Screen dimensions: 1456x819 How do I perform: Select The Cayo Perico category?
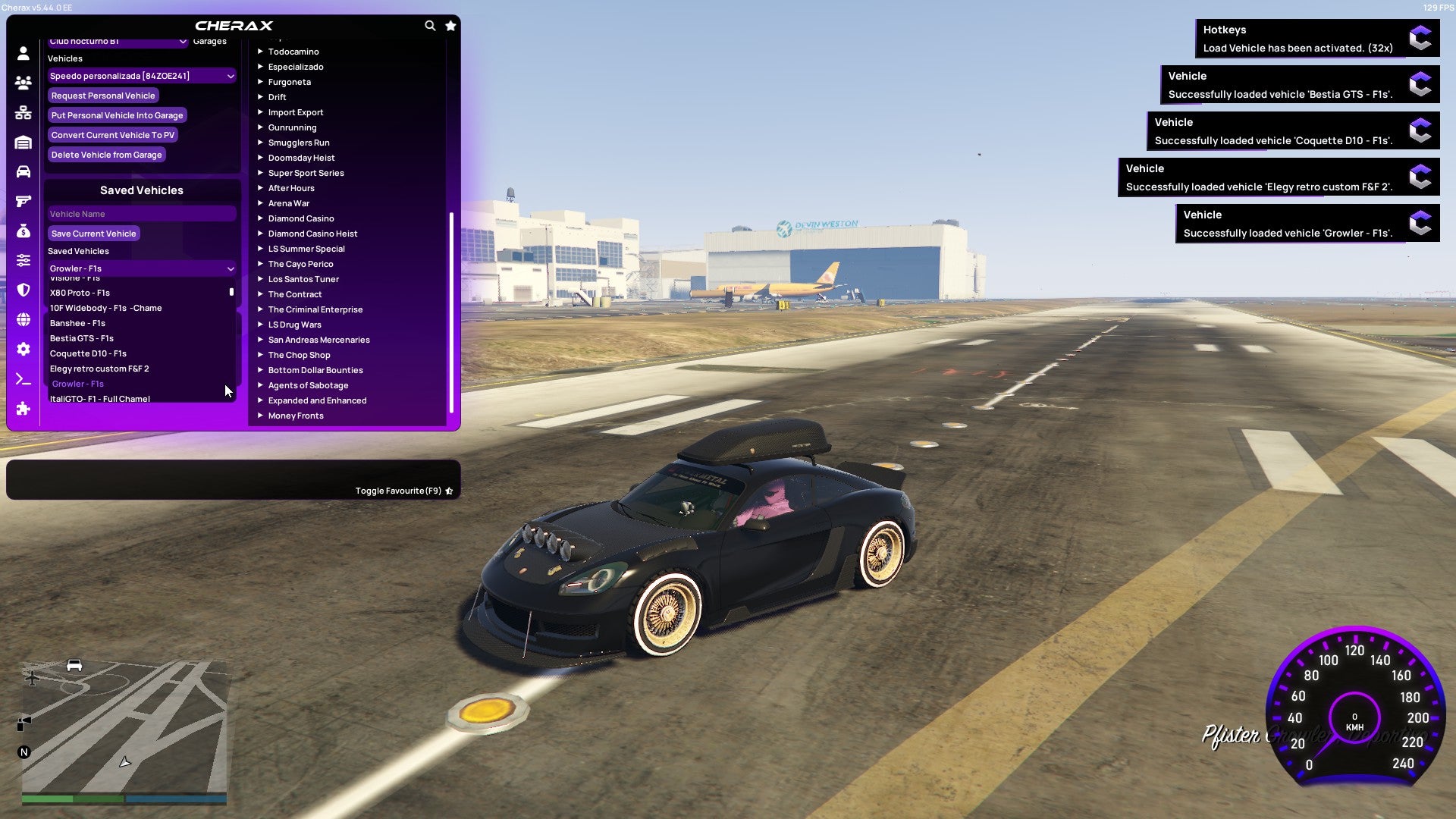point(300,264)
